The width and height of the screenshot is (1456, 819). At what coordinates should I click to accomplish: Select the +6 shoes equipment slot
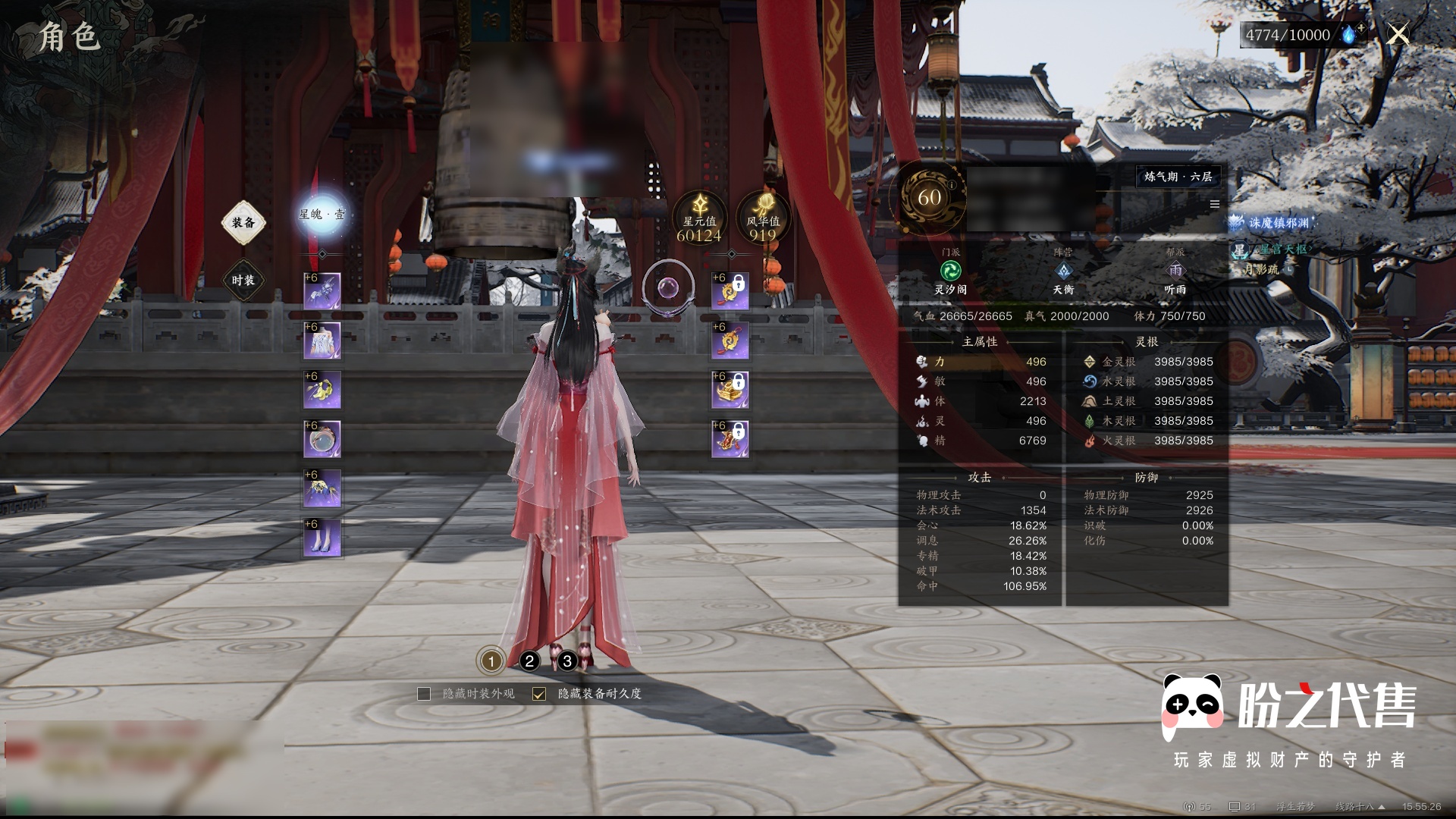(x=322, y=538)
